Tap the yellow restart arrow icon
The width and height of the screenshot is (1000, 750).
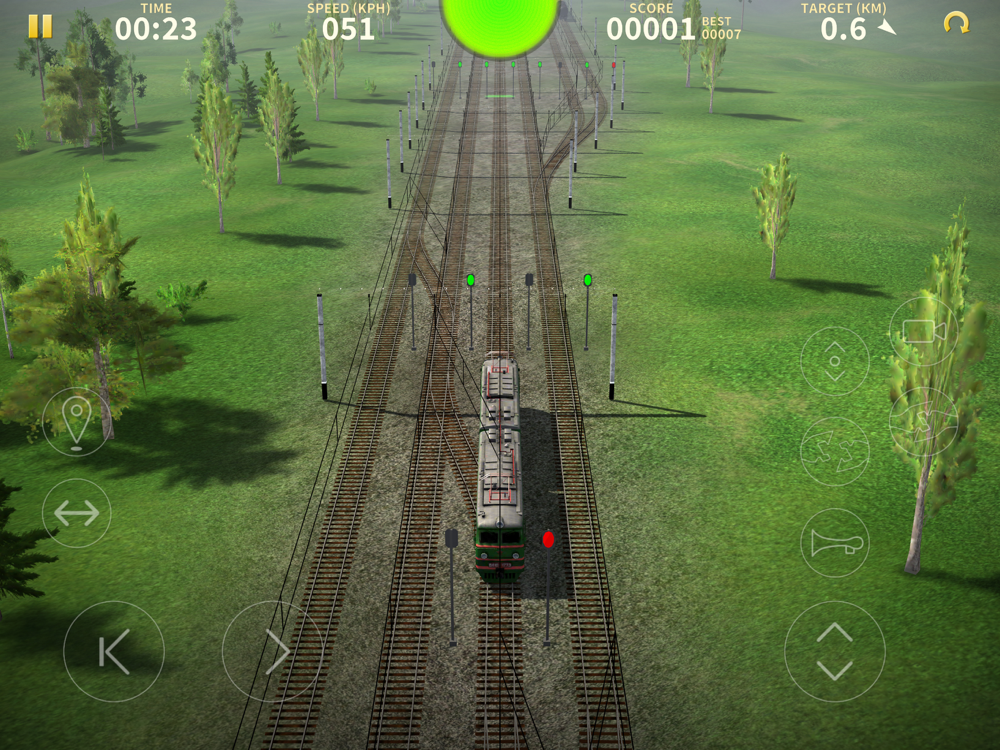(x=956, y=23)
